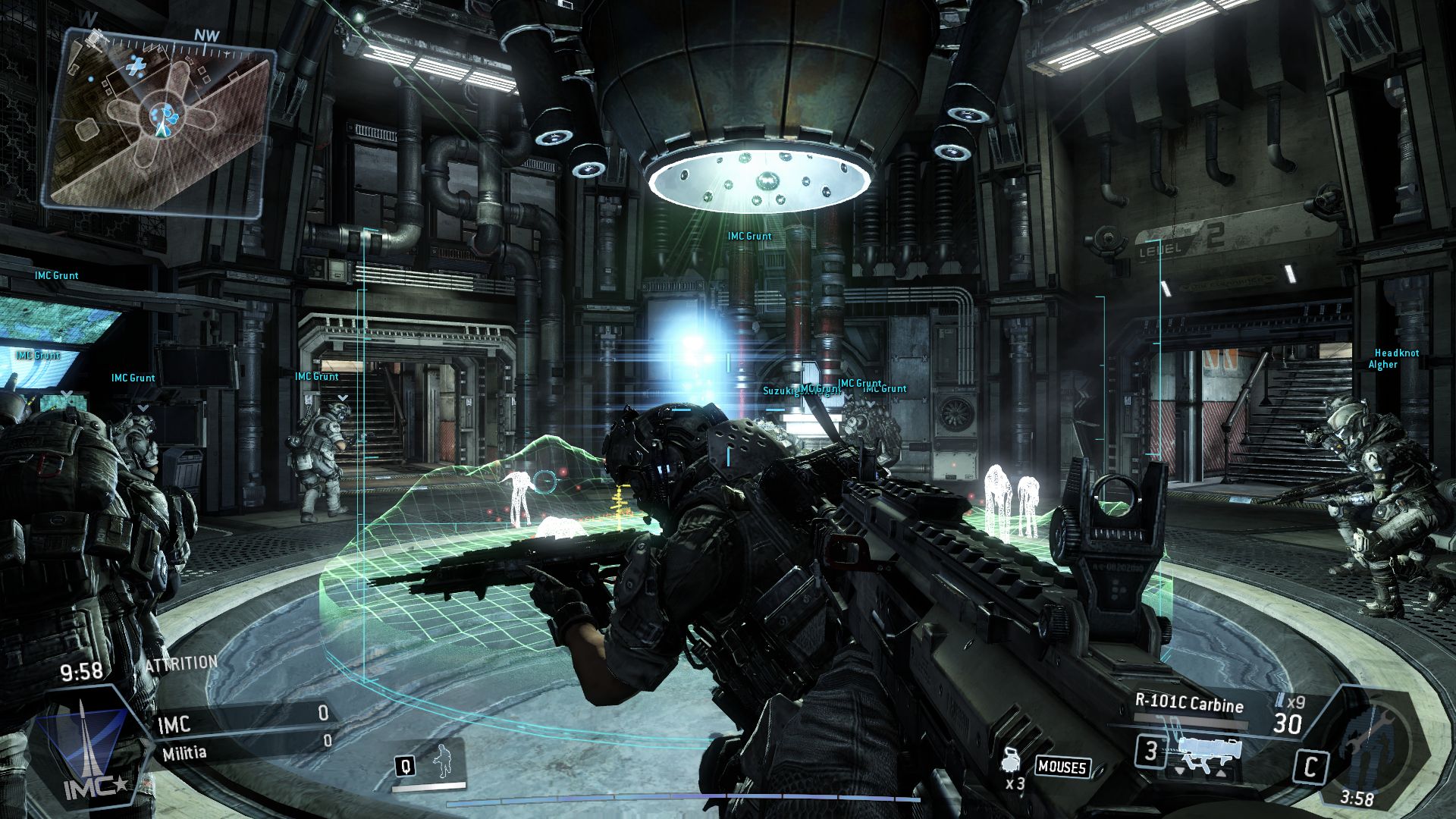Select the R-101C Carbine weapon label
The image size is (1456, 819).
pyautogui.click(x=1189, y=703)
